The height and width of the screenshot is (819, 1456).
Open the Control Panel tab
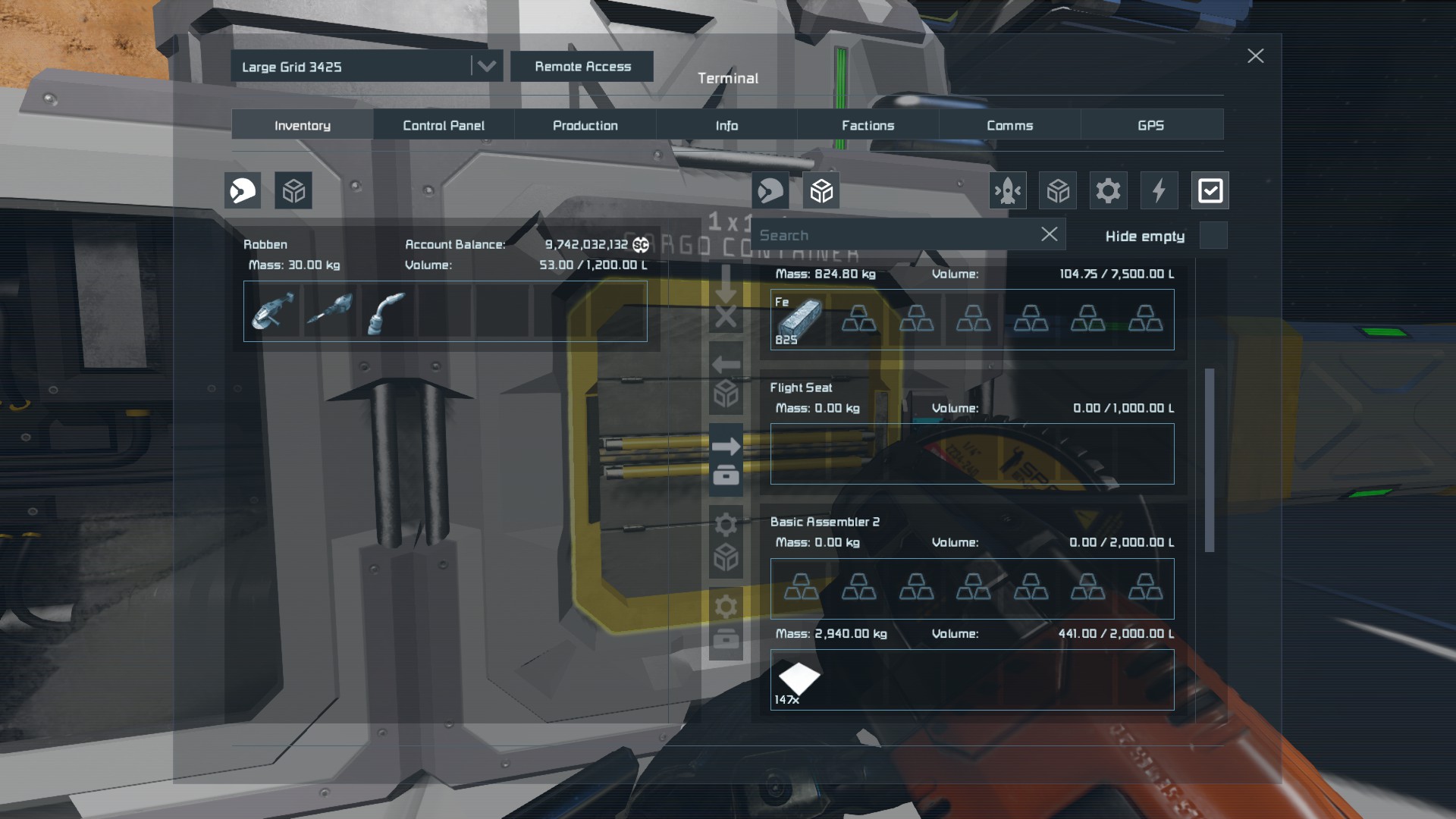pyautogui.click(x=444, y=125)
